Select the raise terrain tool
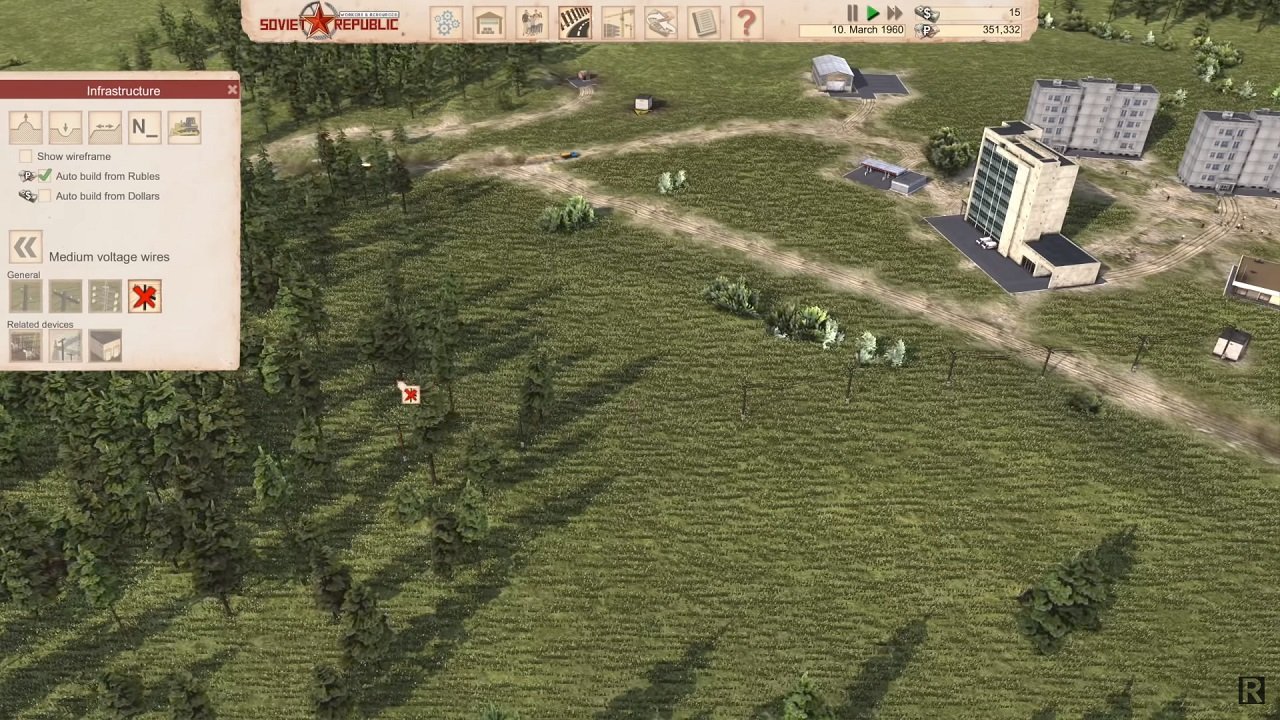 click(x=25, y=127)
